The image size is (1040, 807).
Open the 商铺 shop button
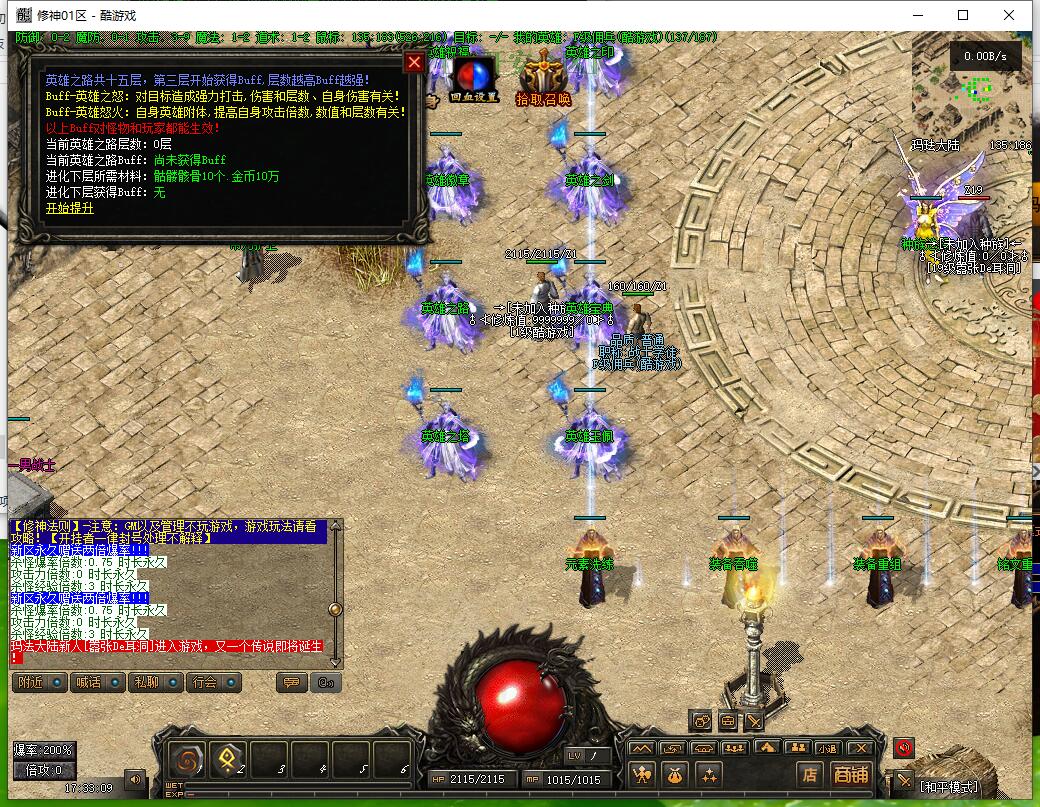click(x=851, y=775)
